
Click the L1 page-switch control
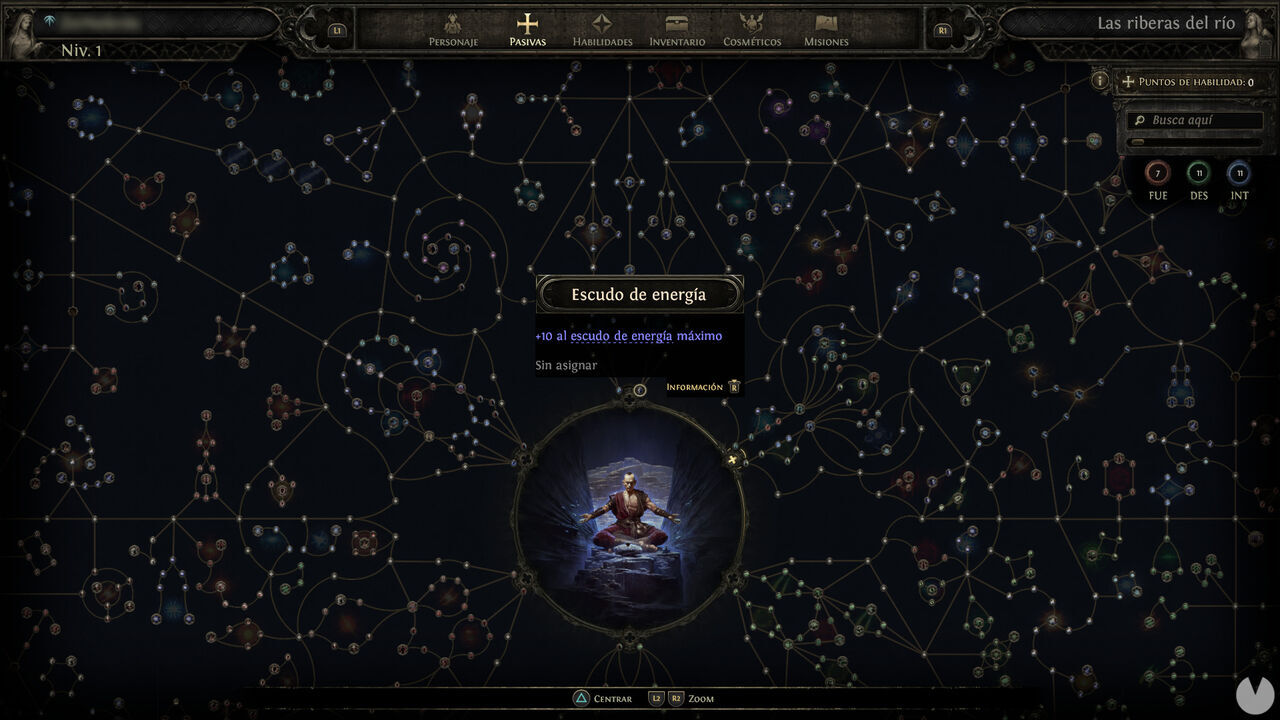coord(337,29)
